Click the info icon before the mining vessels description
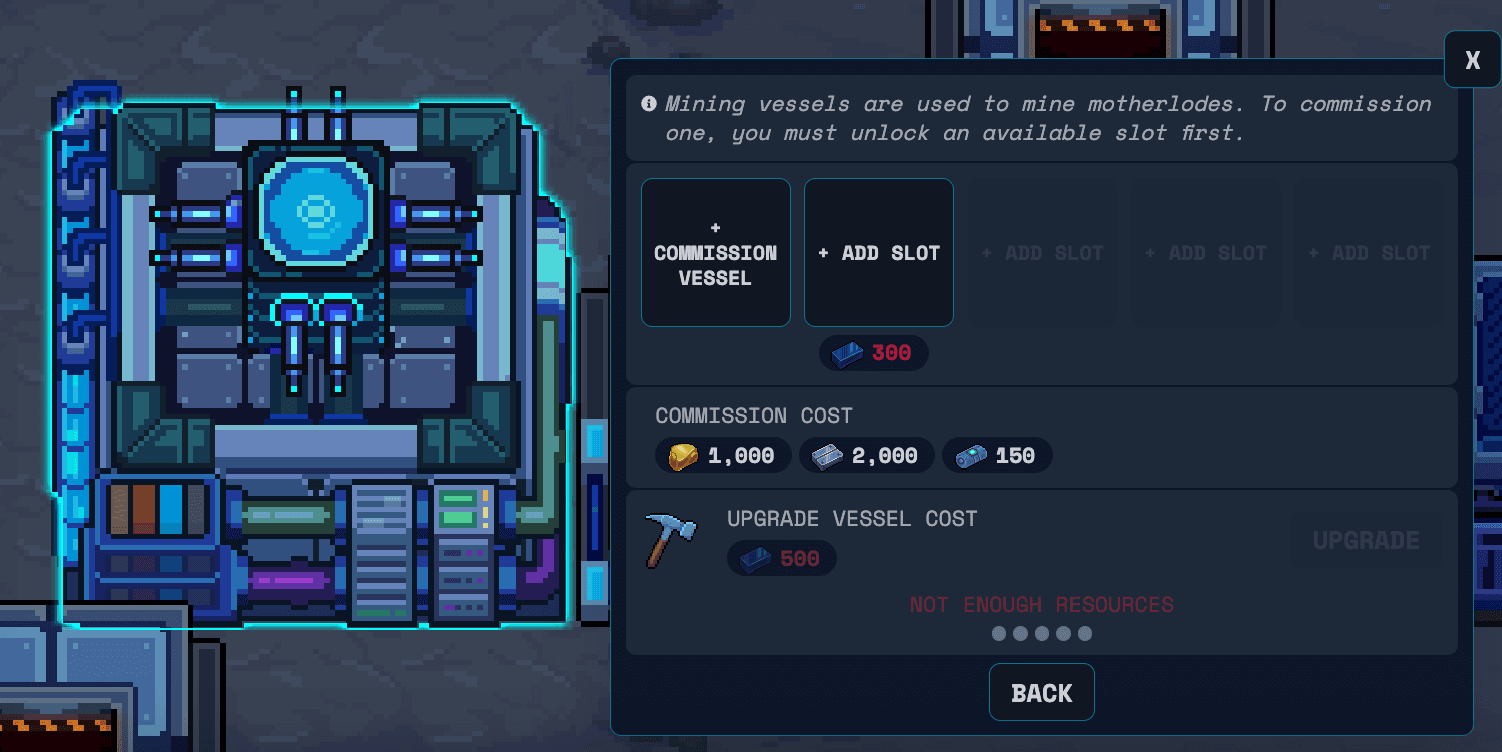The width and height of the screenshot is (1502, 752). [651, 103]
